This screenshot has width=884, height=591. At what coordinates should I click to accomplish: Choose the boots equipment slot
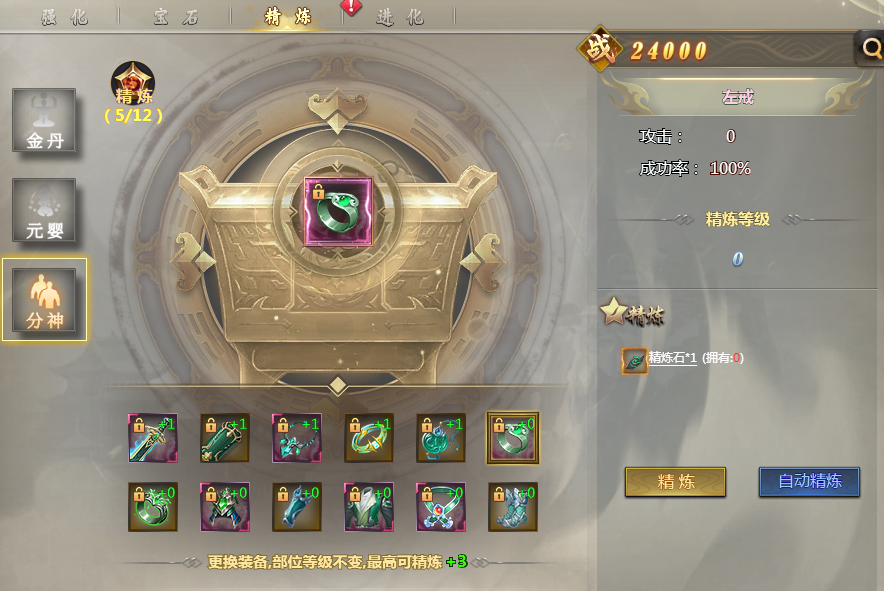[513, 507]
